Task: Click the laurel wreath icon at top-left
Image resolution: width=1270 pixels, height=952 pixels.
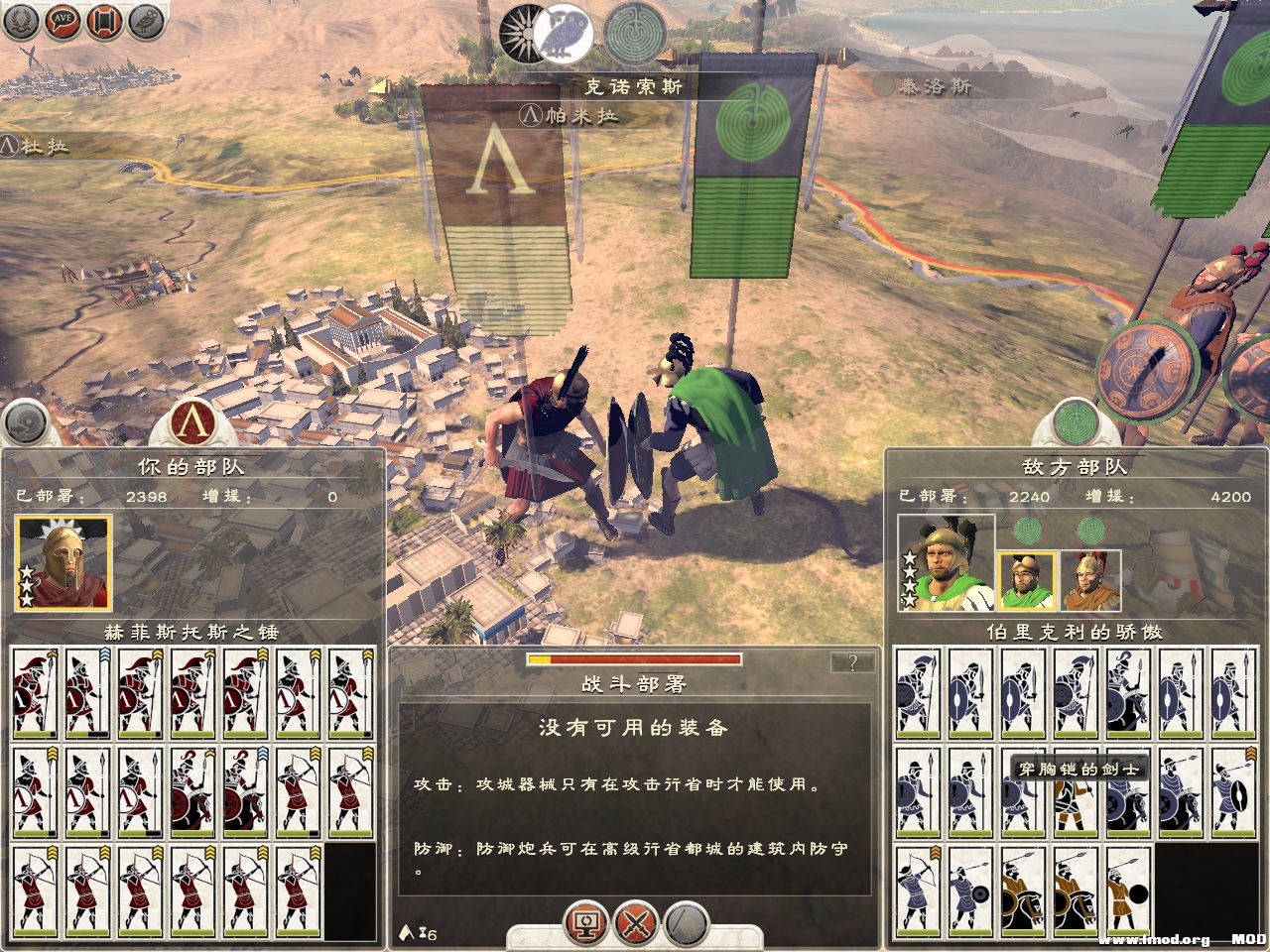Action: (22, 24)
